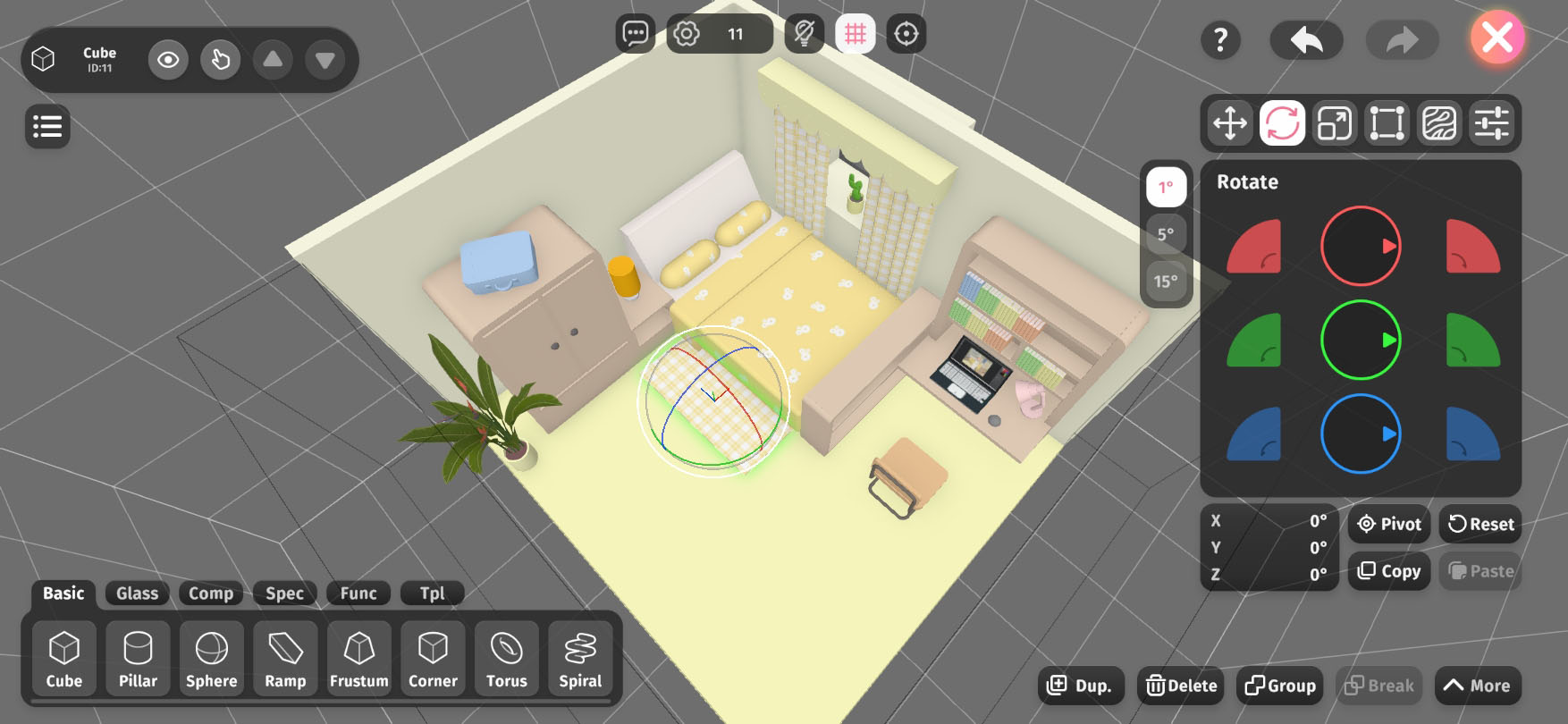
Task: Toggle visibility with the eye icon
Action: [x=168, y=60]
